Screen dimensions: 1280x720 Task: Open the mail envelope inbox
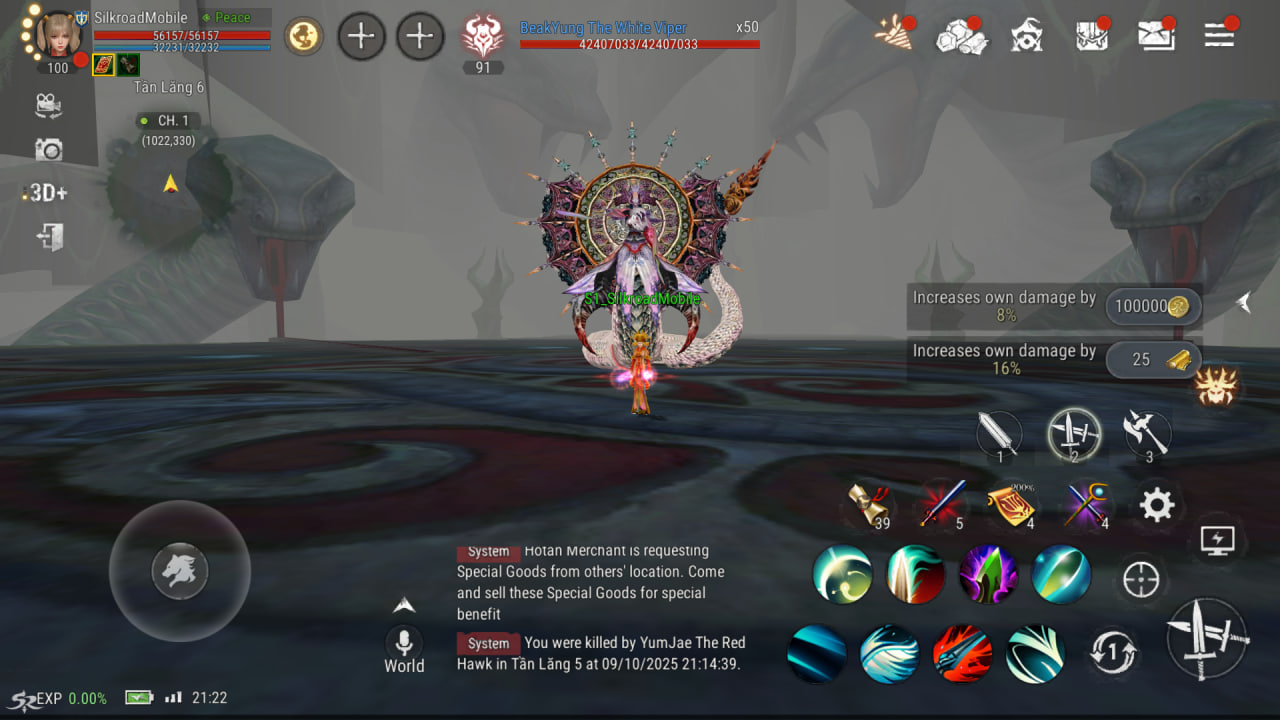point(1156,36)
